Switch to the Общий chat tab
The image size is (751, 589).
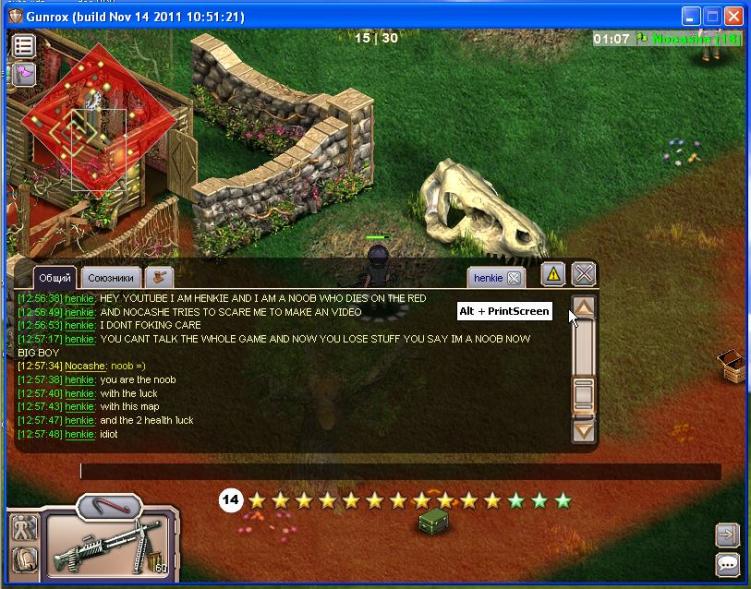(54, 277)
